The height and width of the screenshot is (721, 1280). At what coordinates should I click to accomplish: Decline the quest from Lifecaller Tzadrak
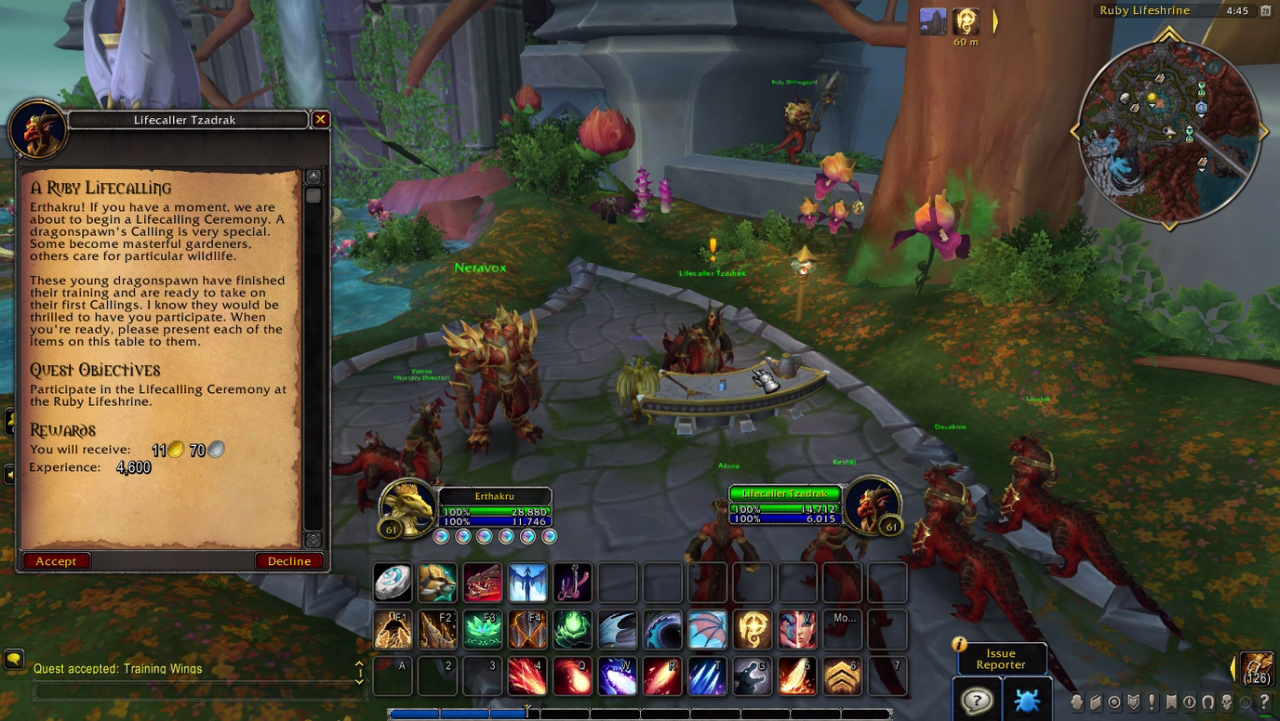pyautogui.click(x=289, y=561)
